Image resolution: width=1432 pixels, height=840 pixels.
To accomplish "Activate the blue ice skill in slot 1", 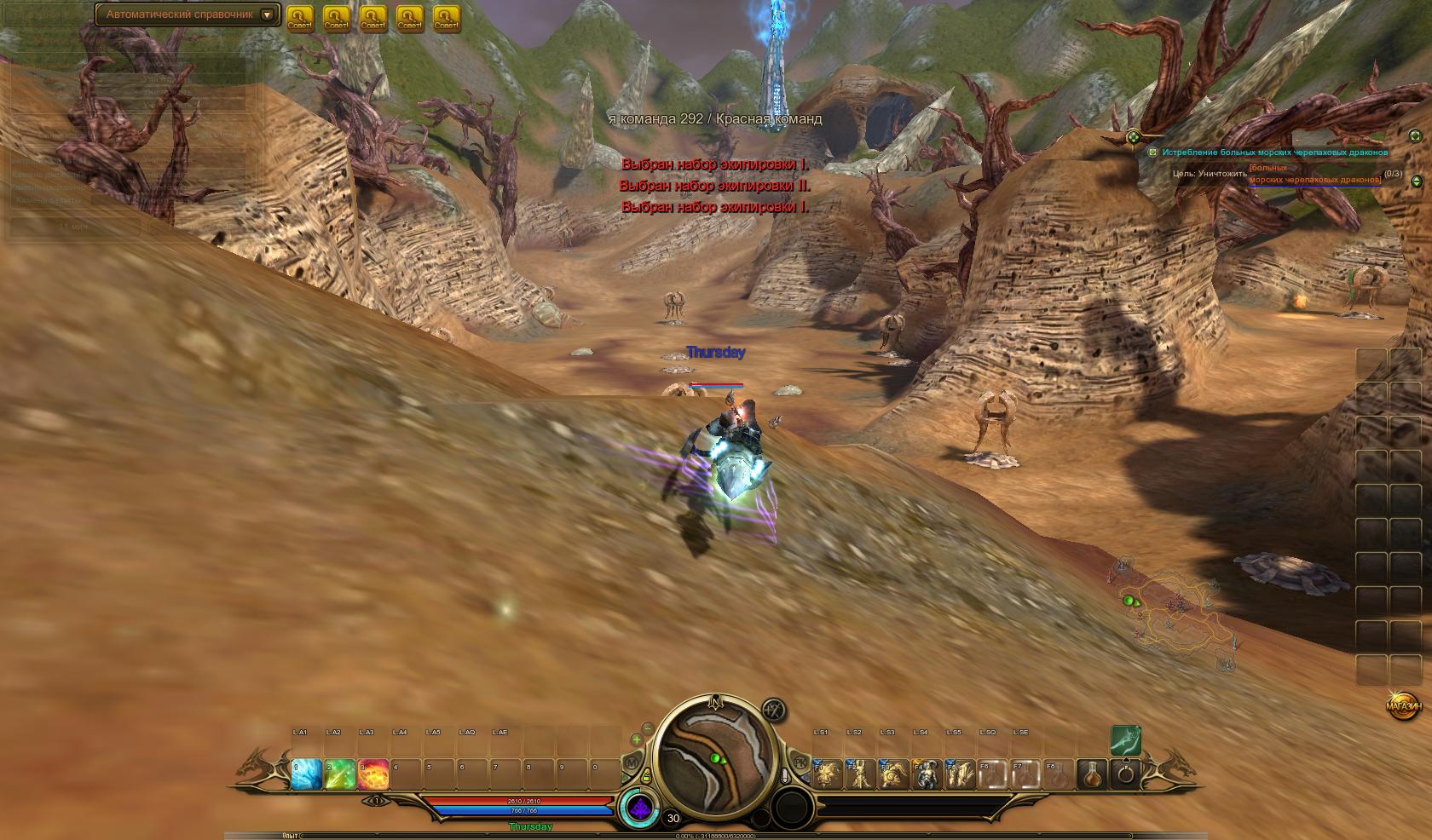I will click(x=306, y=774).
